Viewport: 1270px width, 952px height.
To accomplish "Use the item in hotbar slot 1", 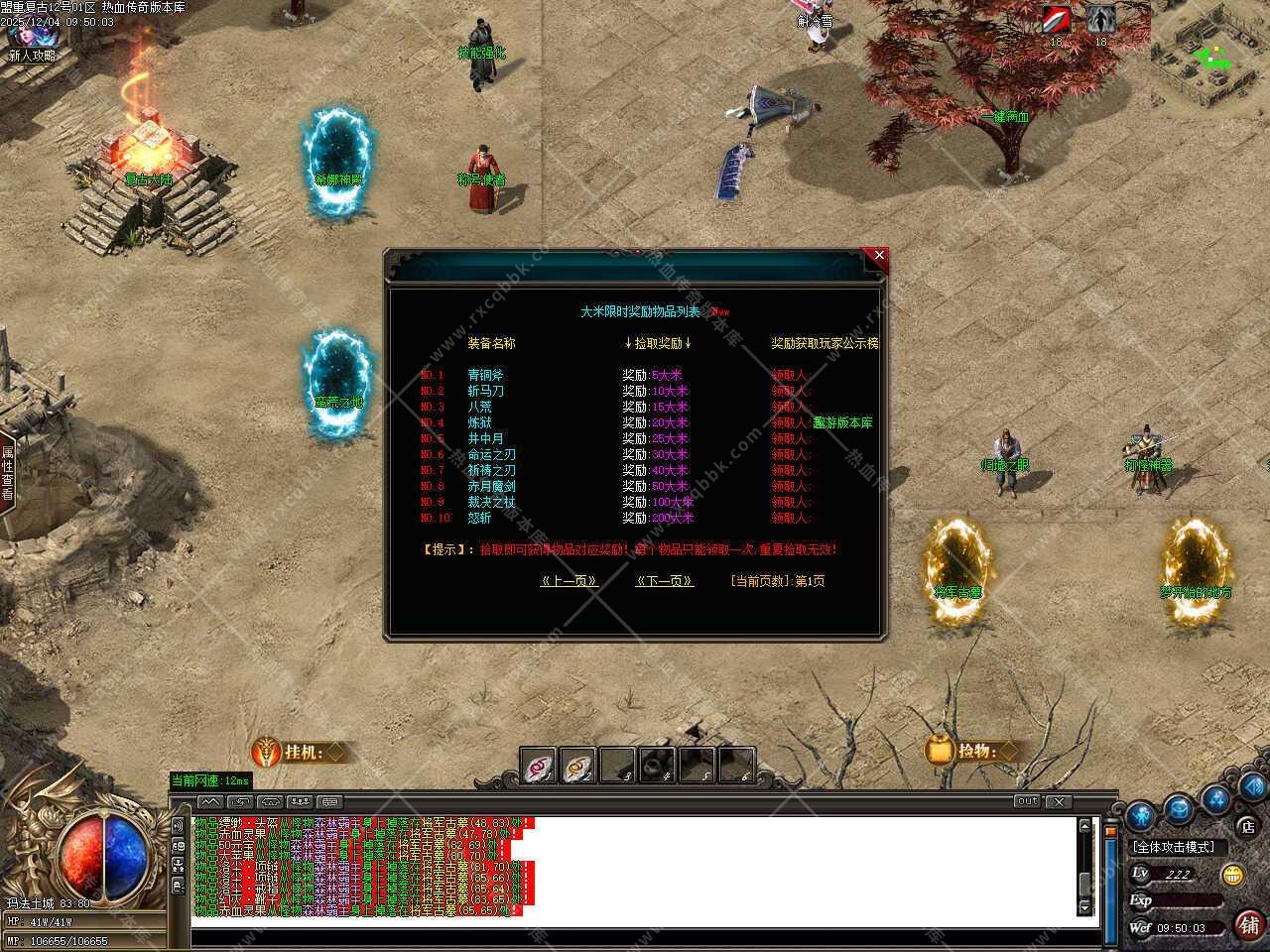I will point(539,766).
